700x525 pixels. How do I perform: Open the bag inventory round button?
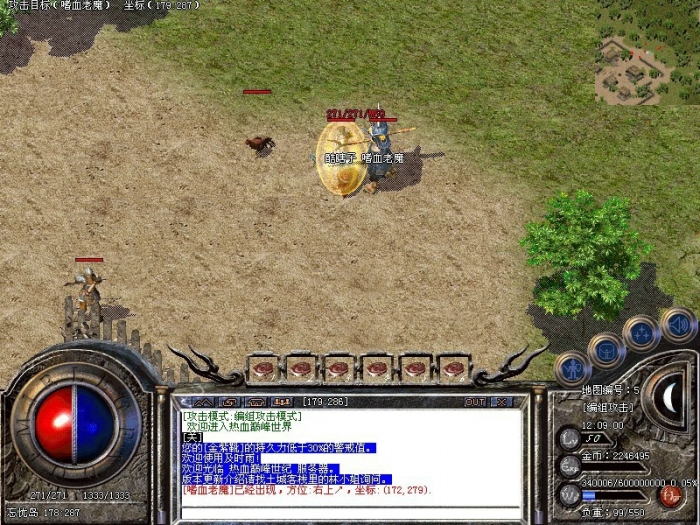tap(607, 350)
